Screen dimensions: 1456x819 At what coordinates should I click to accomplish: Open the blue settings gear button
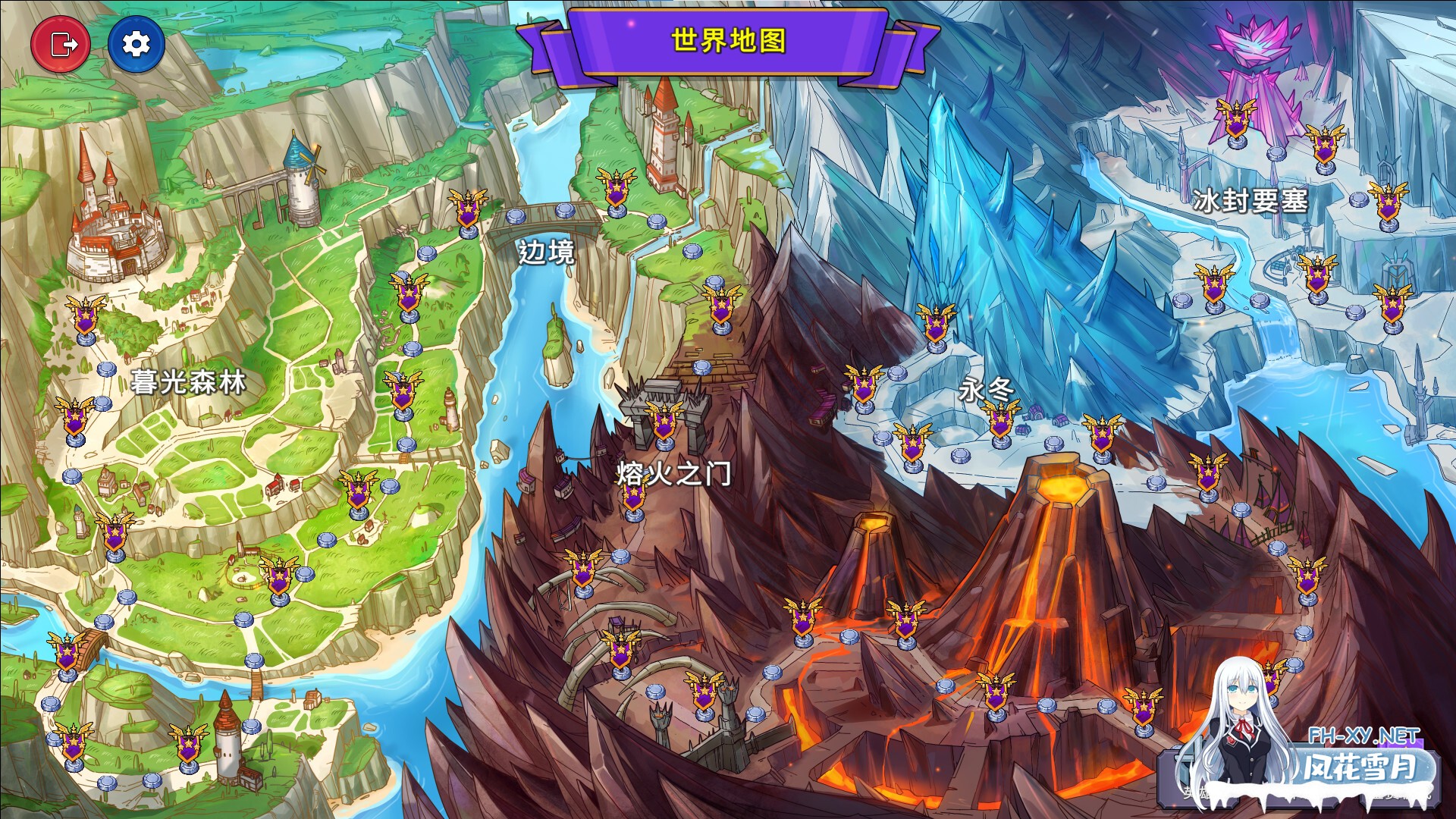(x=135, y=43)
